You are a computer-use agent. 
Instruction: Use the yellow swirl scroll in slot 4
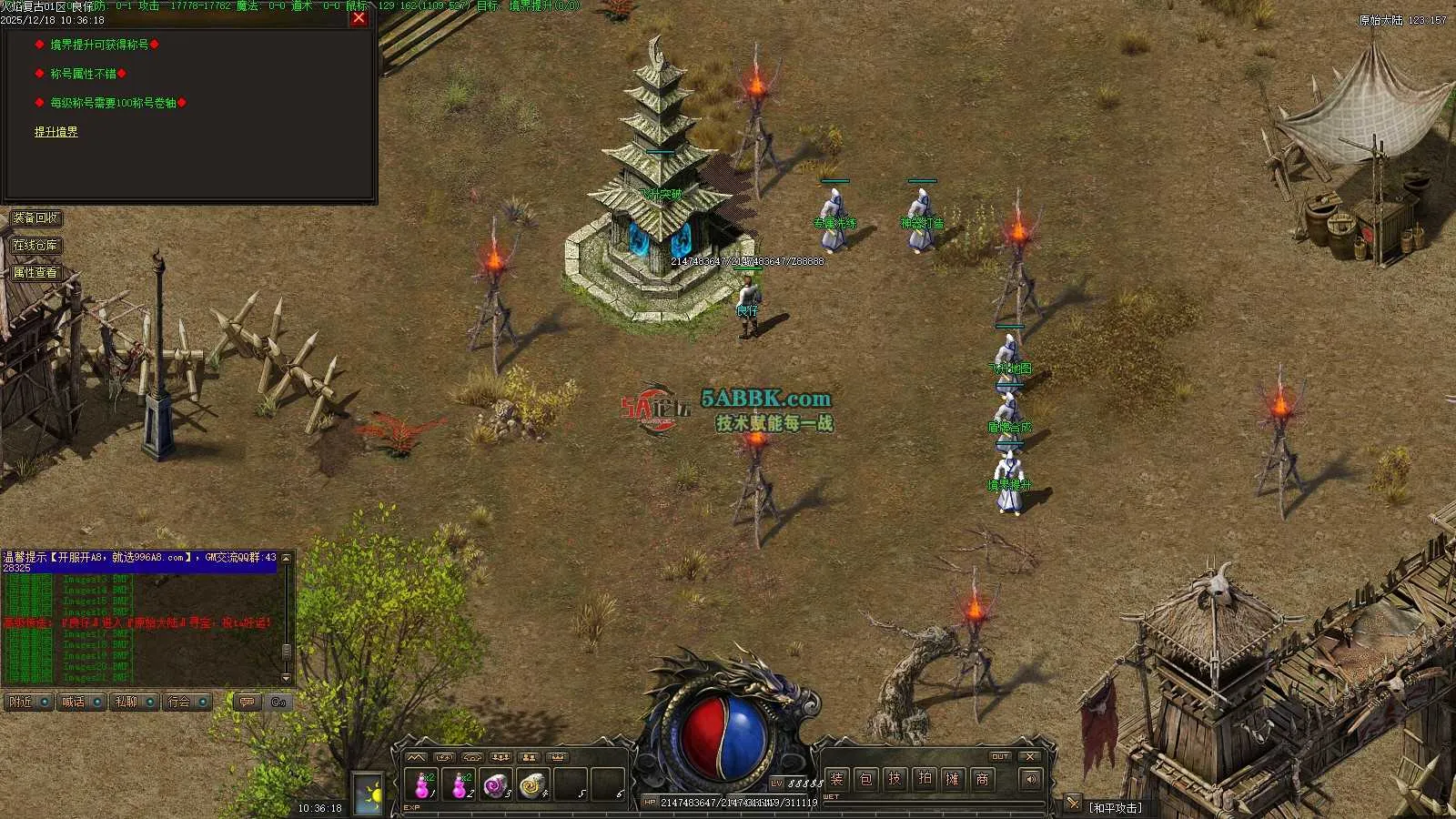[532, 784]
